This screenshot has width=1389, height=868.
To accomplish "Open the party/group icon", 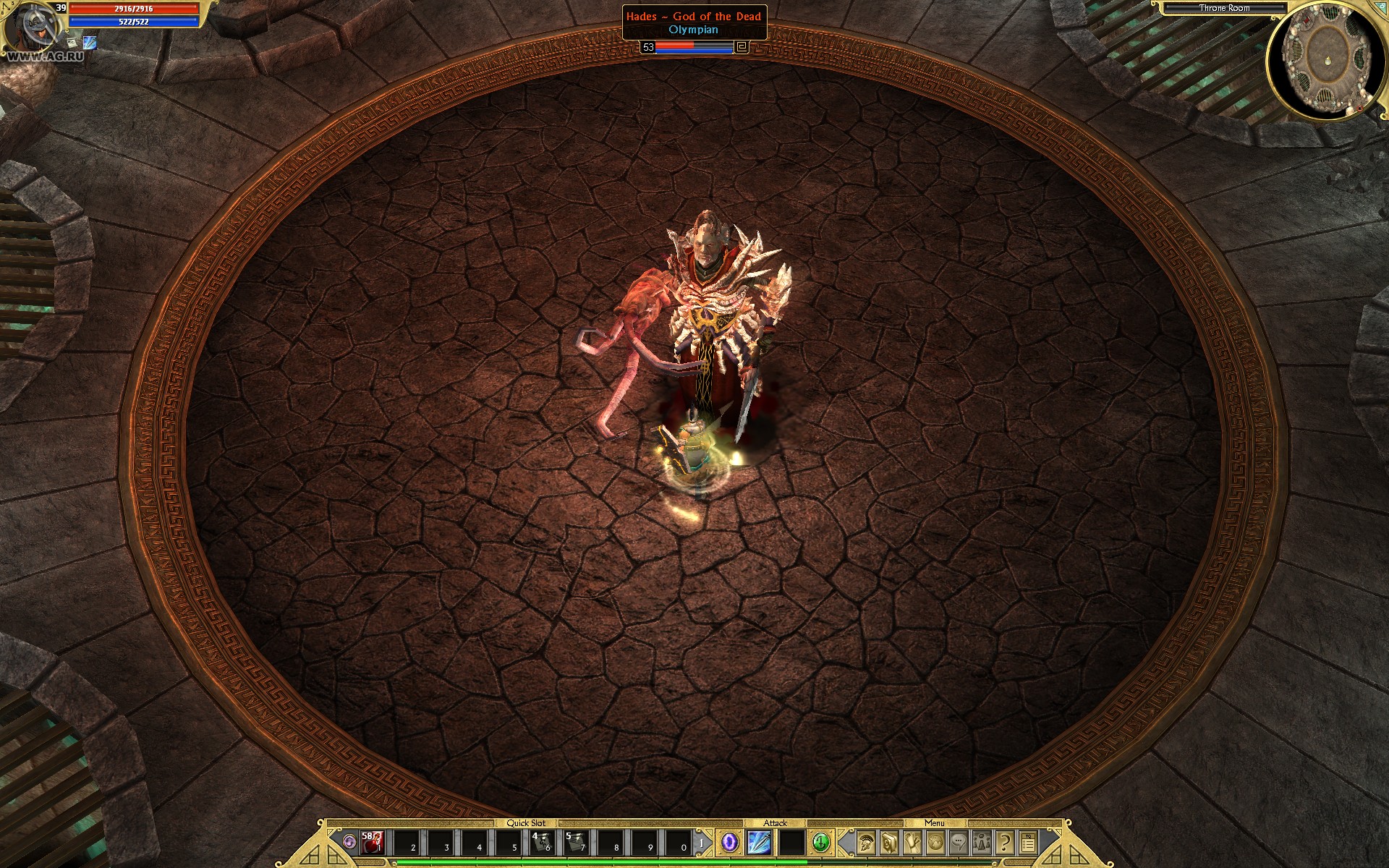I will coord(982,843).
